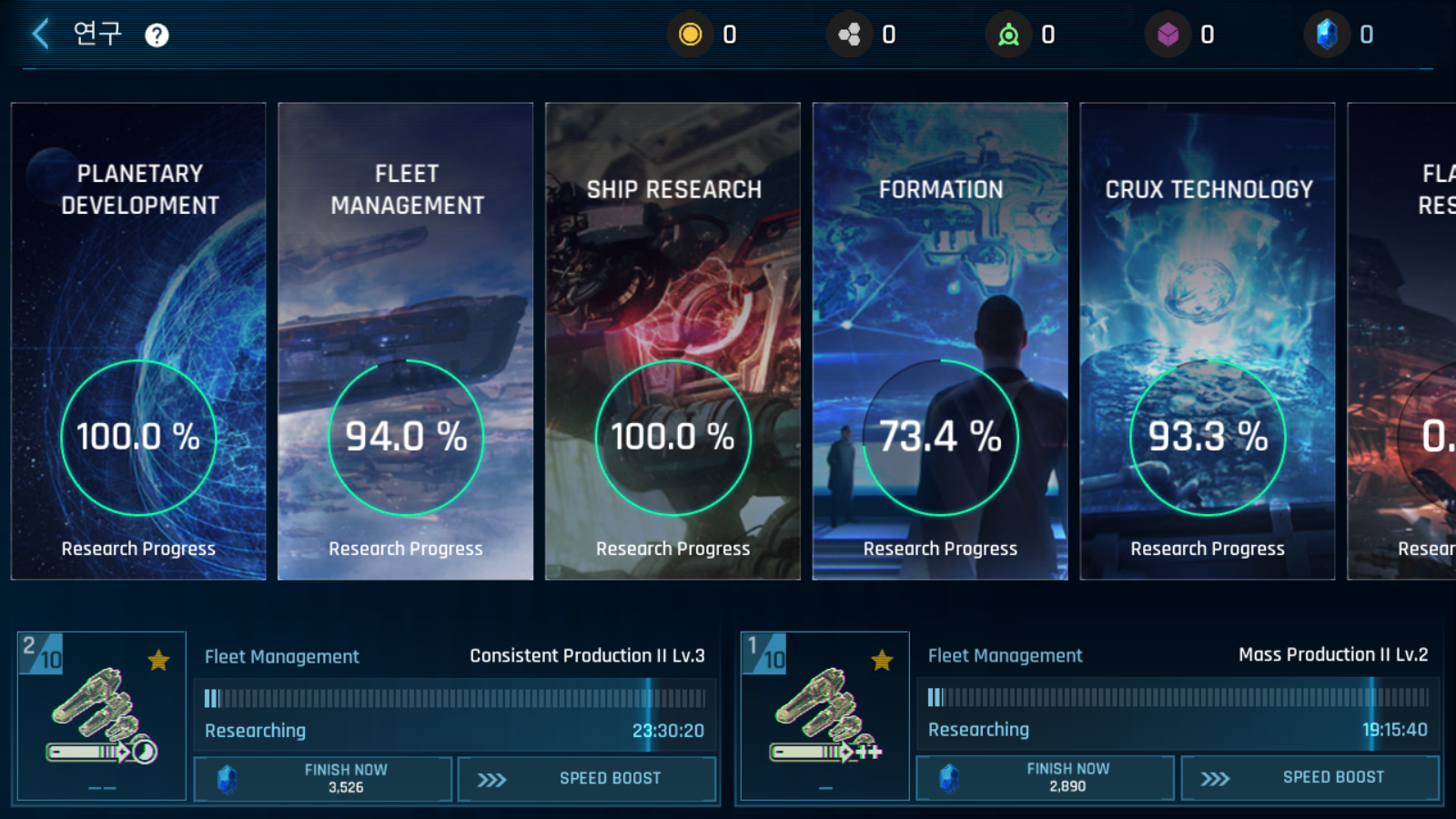Select the Consistent Production II research icon
The width and height of the screenshot is (1456, 819).
102,716
